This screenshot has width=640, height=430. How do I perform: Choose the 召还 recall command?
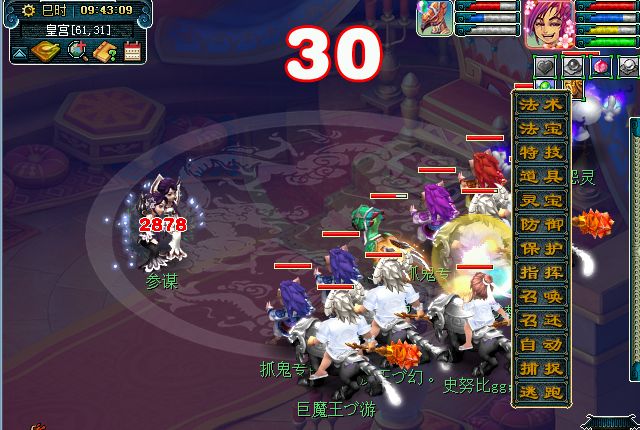tap(541, 321)
